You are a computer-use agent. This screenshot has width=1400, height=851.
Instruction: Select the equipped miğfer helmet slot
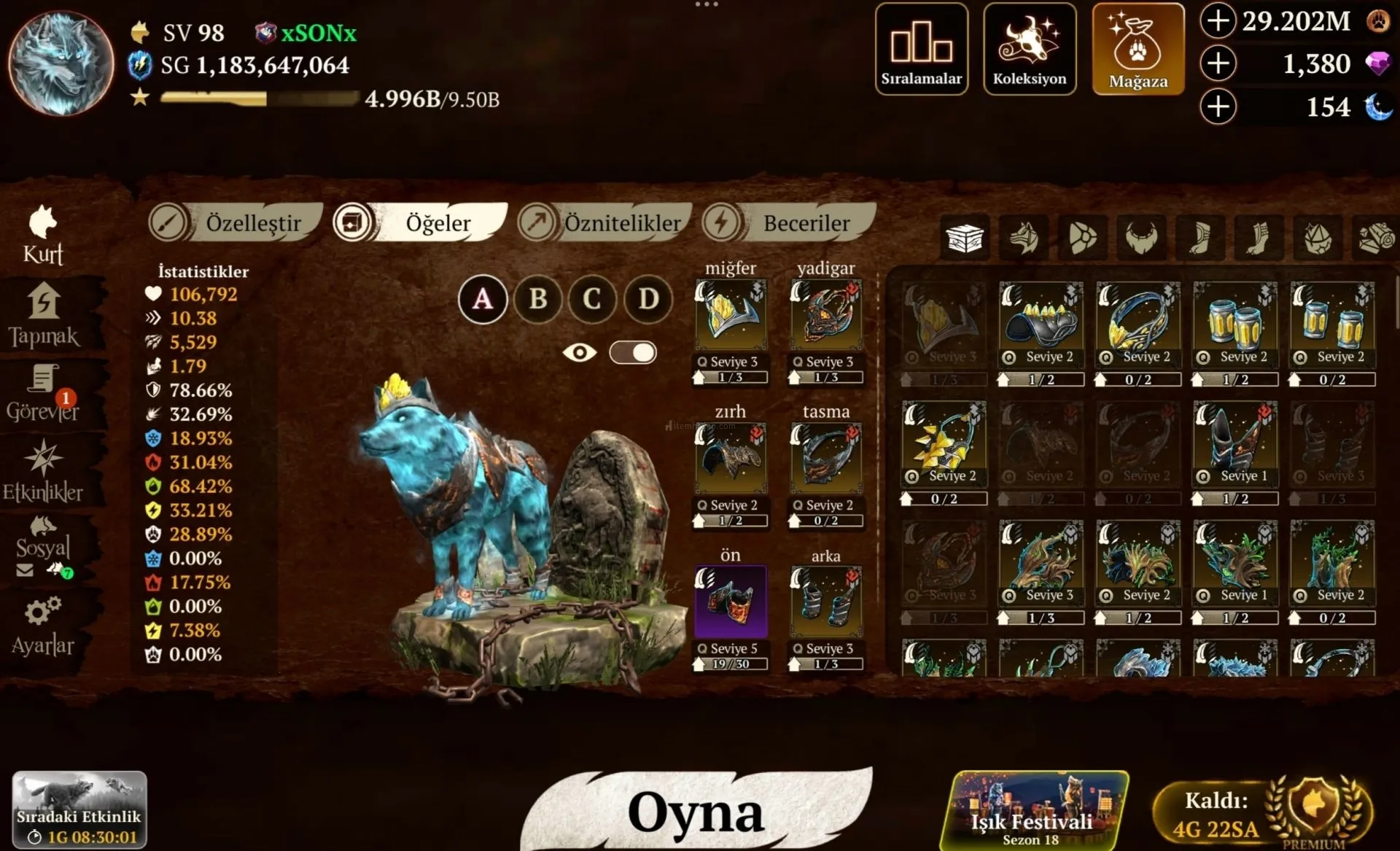coord(731,316)
